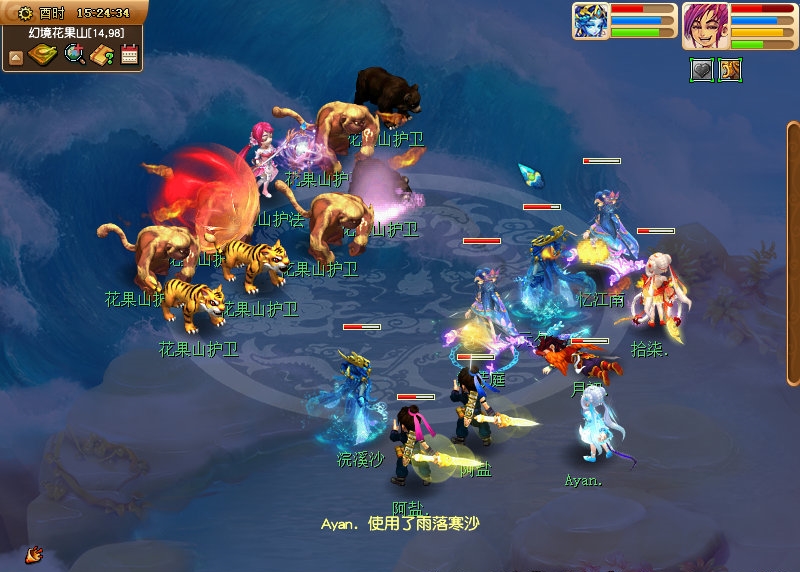The image size is (800, 572).
Task: Click the orange horn speaker icon
Action: (34, 553)
